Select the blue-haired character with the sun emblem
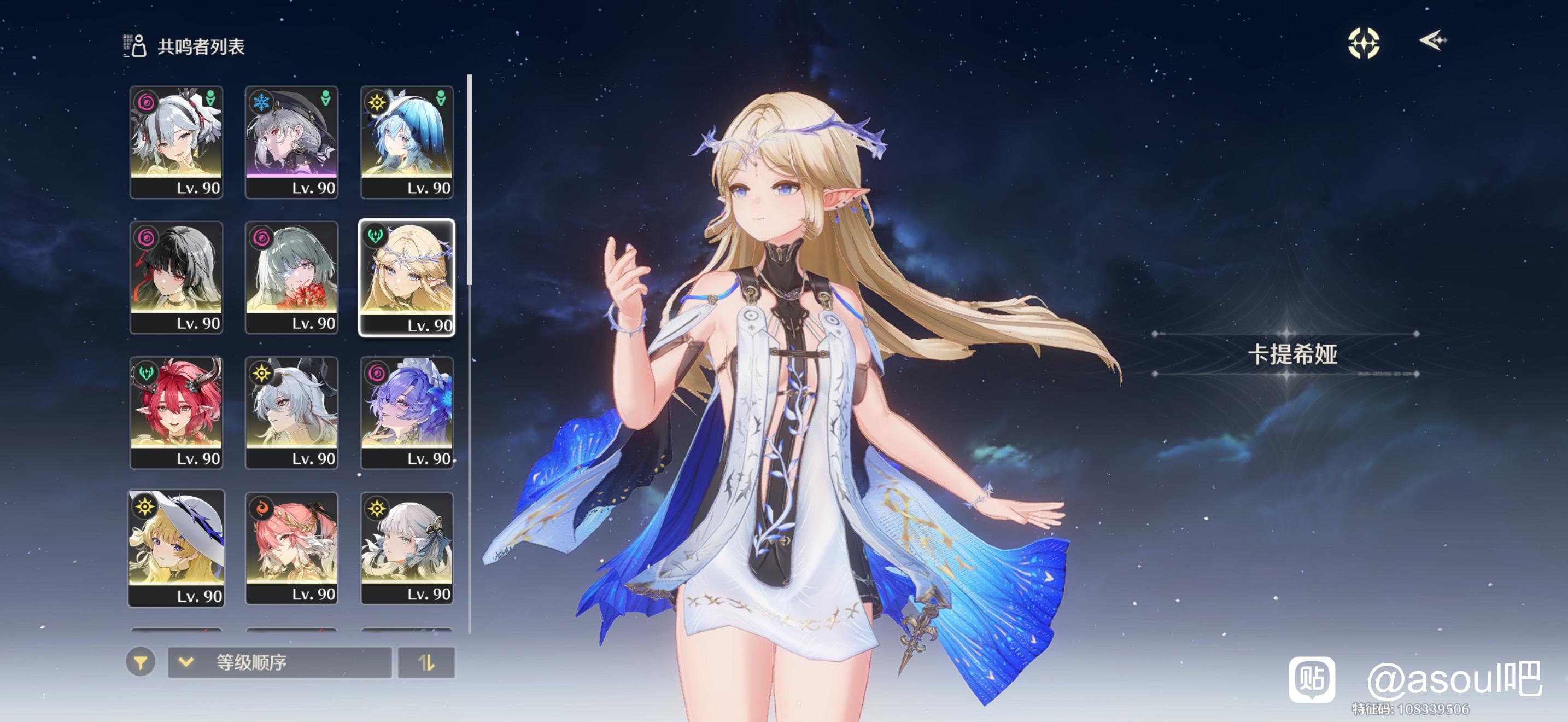 407,142
